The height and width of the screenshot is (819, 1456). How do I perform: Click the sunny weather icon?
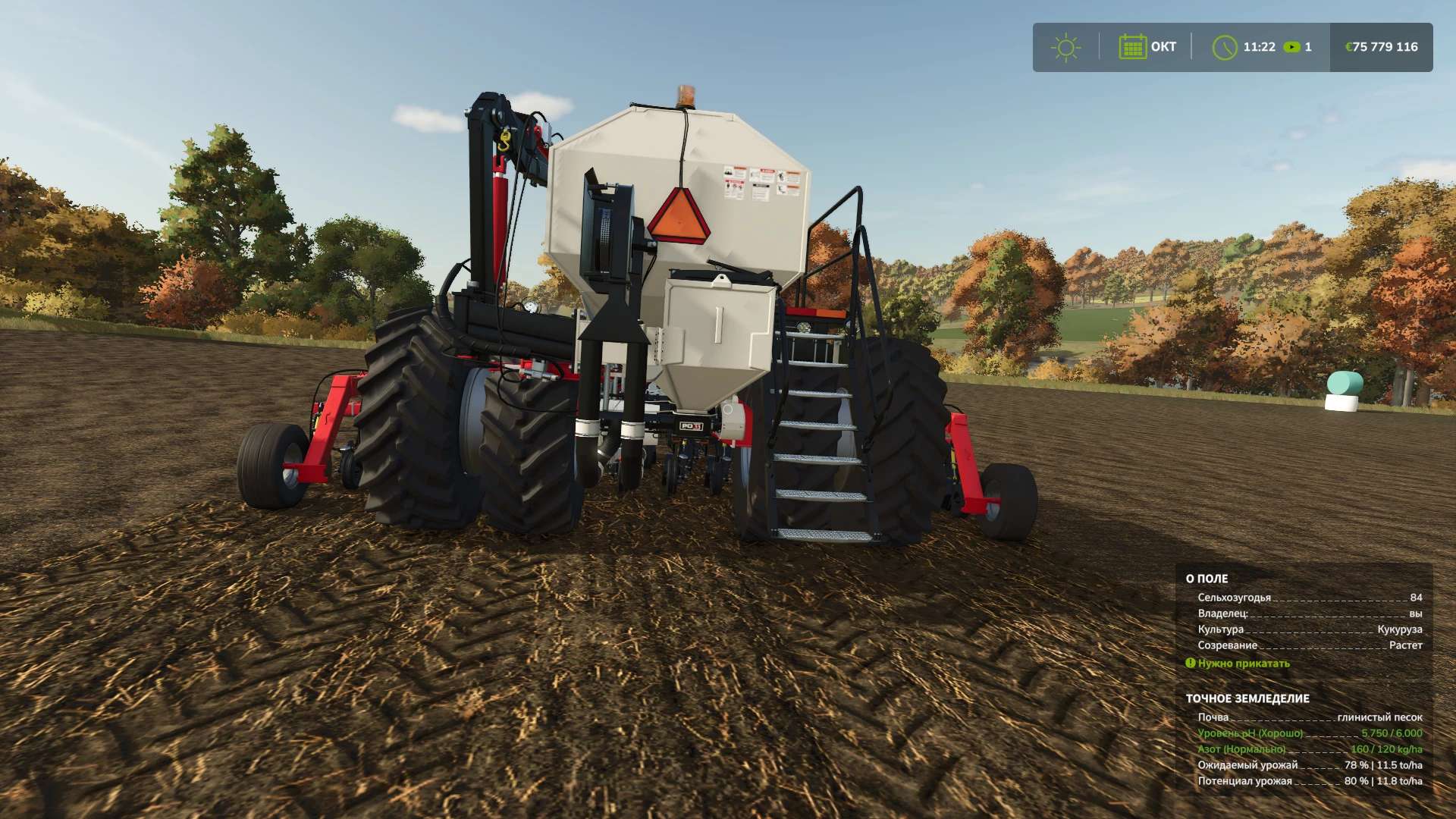pos(1065,47)
